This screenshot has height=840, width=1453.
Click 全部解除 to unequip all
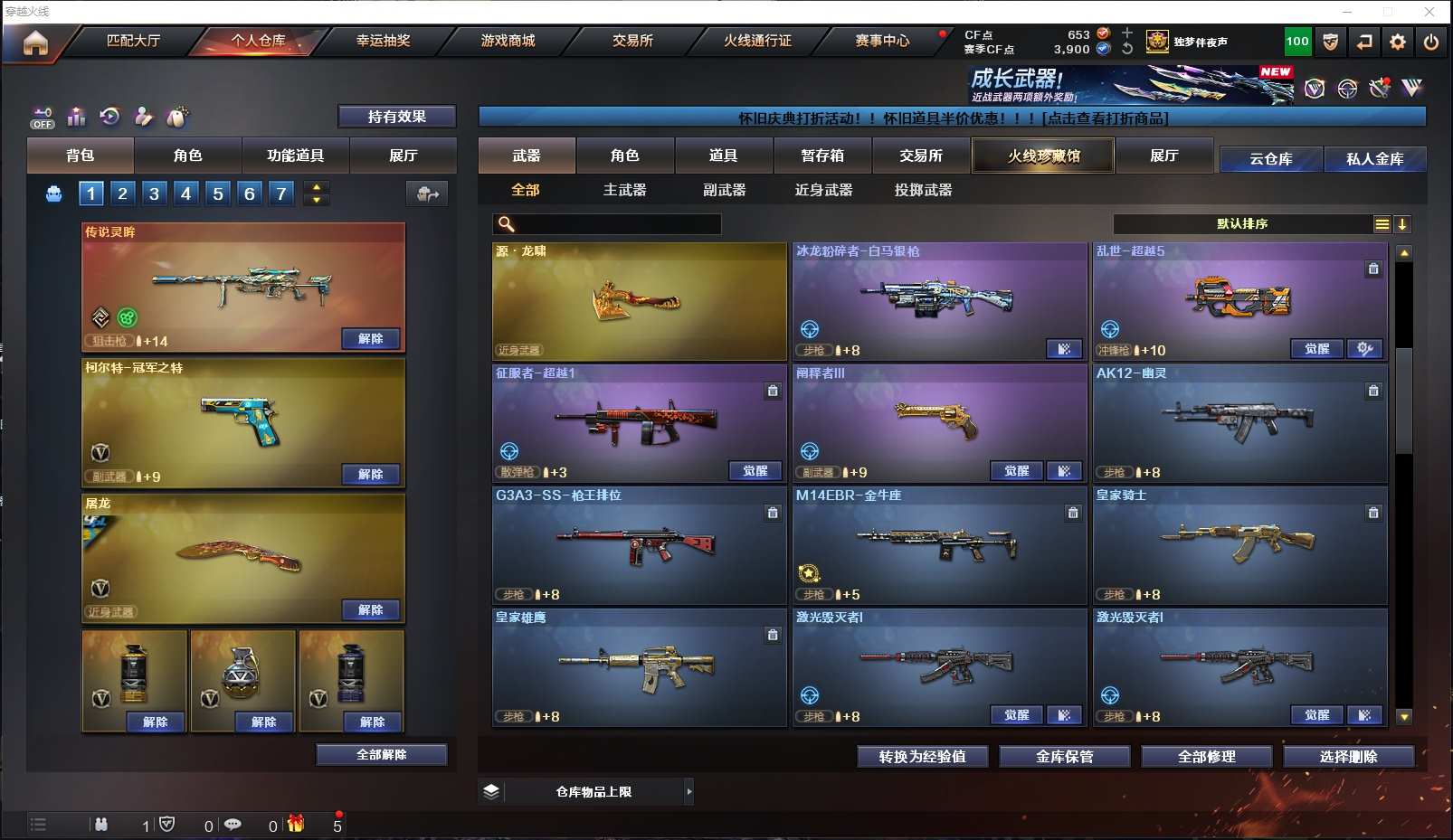[x=381, y=754]
